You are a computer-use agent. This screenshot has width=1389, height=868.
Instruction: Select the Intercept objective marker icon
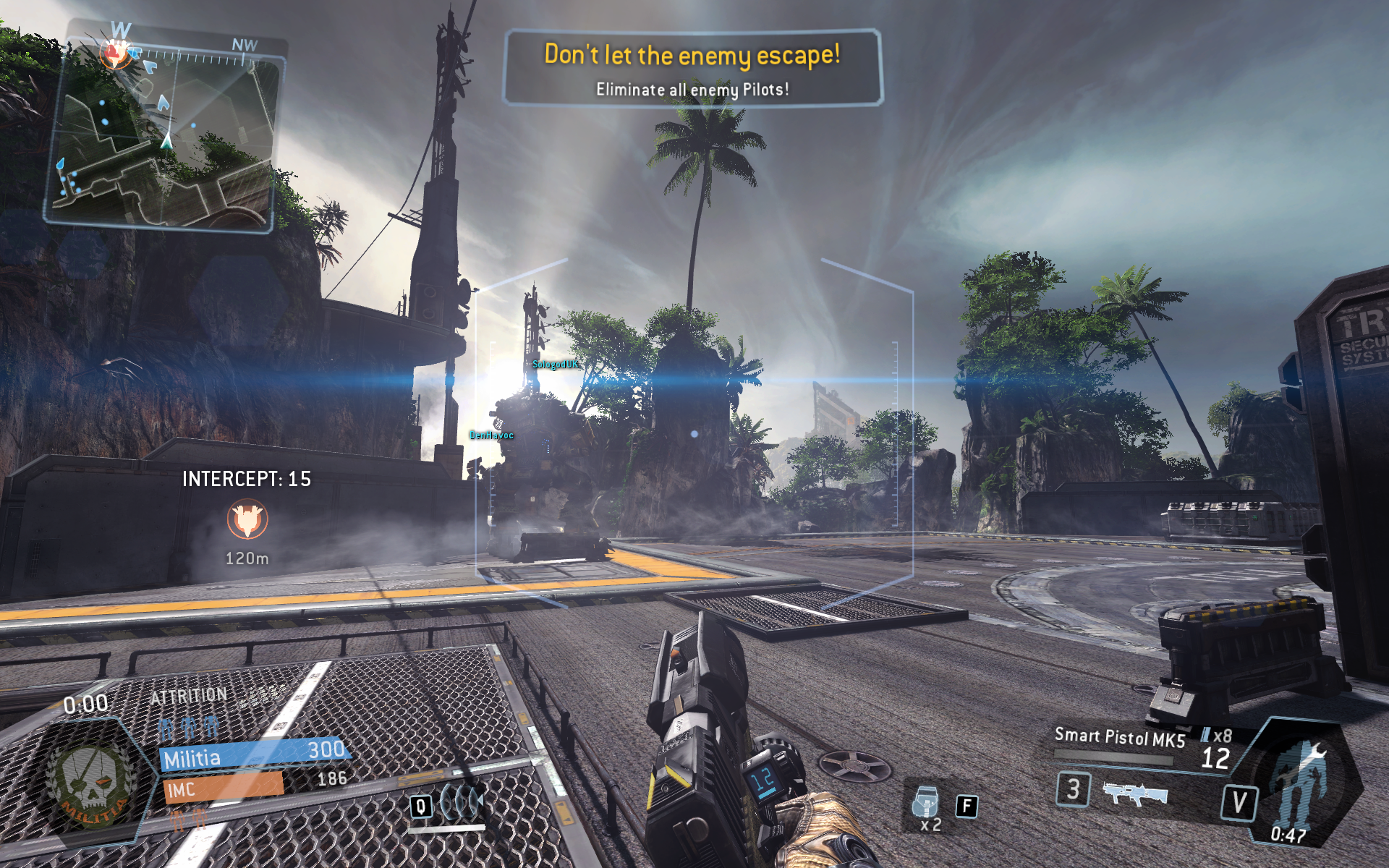coord(247,519)
